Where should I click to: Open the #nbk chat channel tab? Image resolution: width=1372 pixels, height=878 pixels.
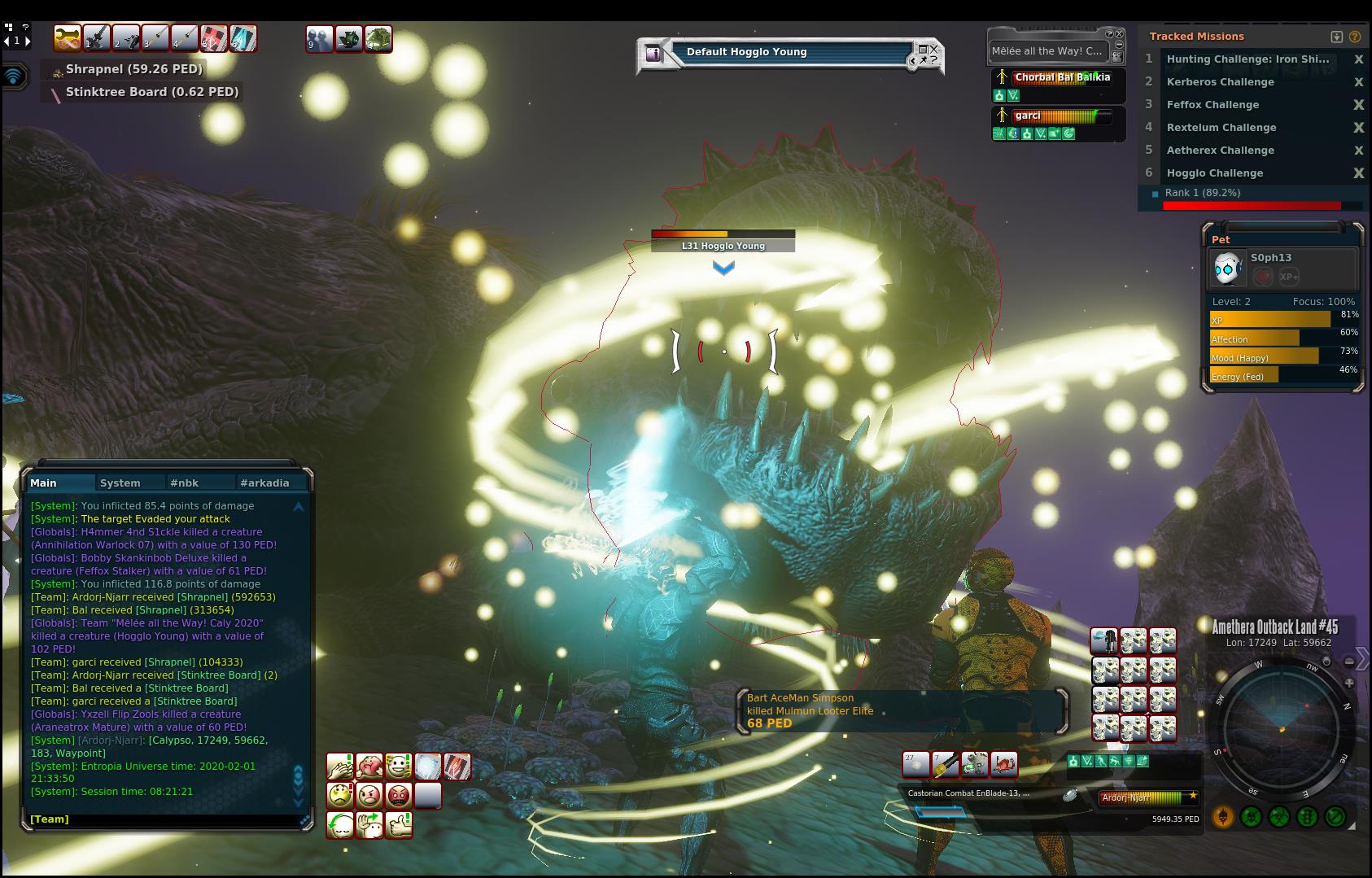click(184, 483)
